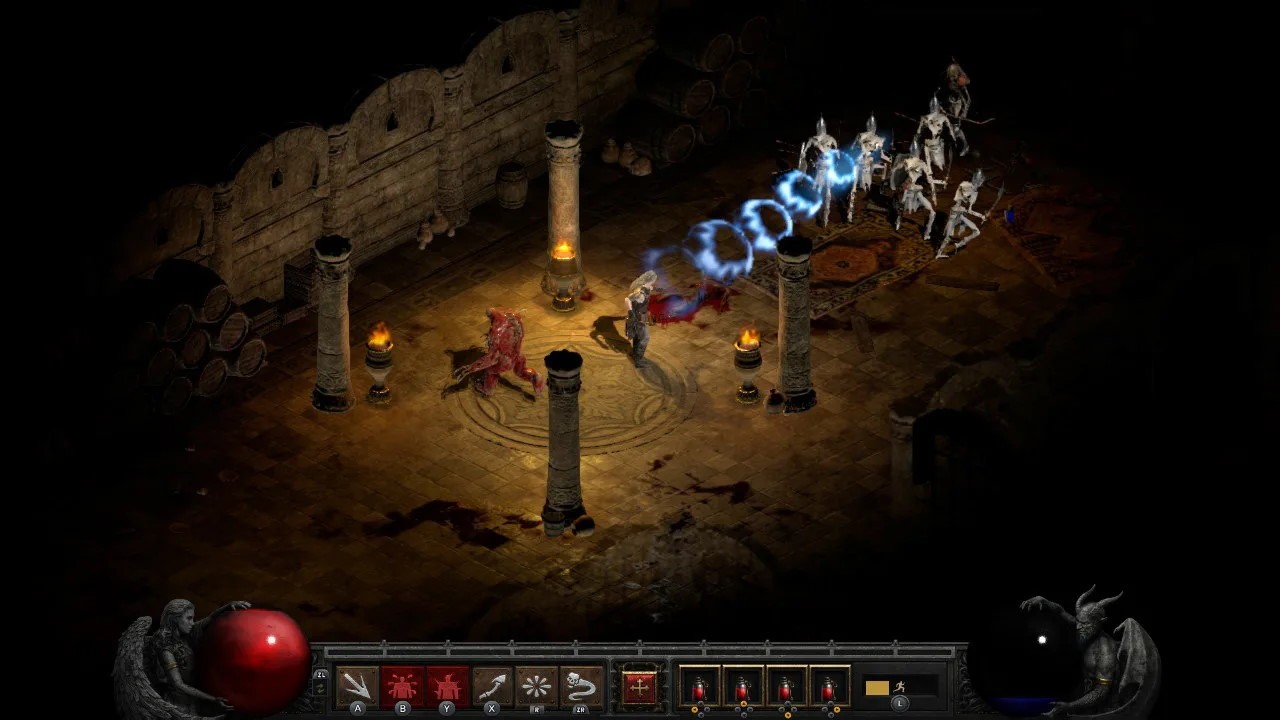Toggle run/walk with the running figure
Viewport: 1280px width, 720px height.
[901, 687]
